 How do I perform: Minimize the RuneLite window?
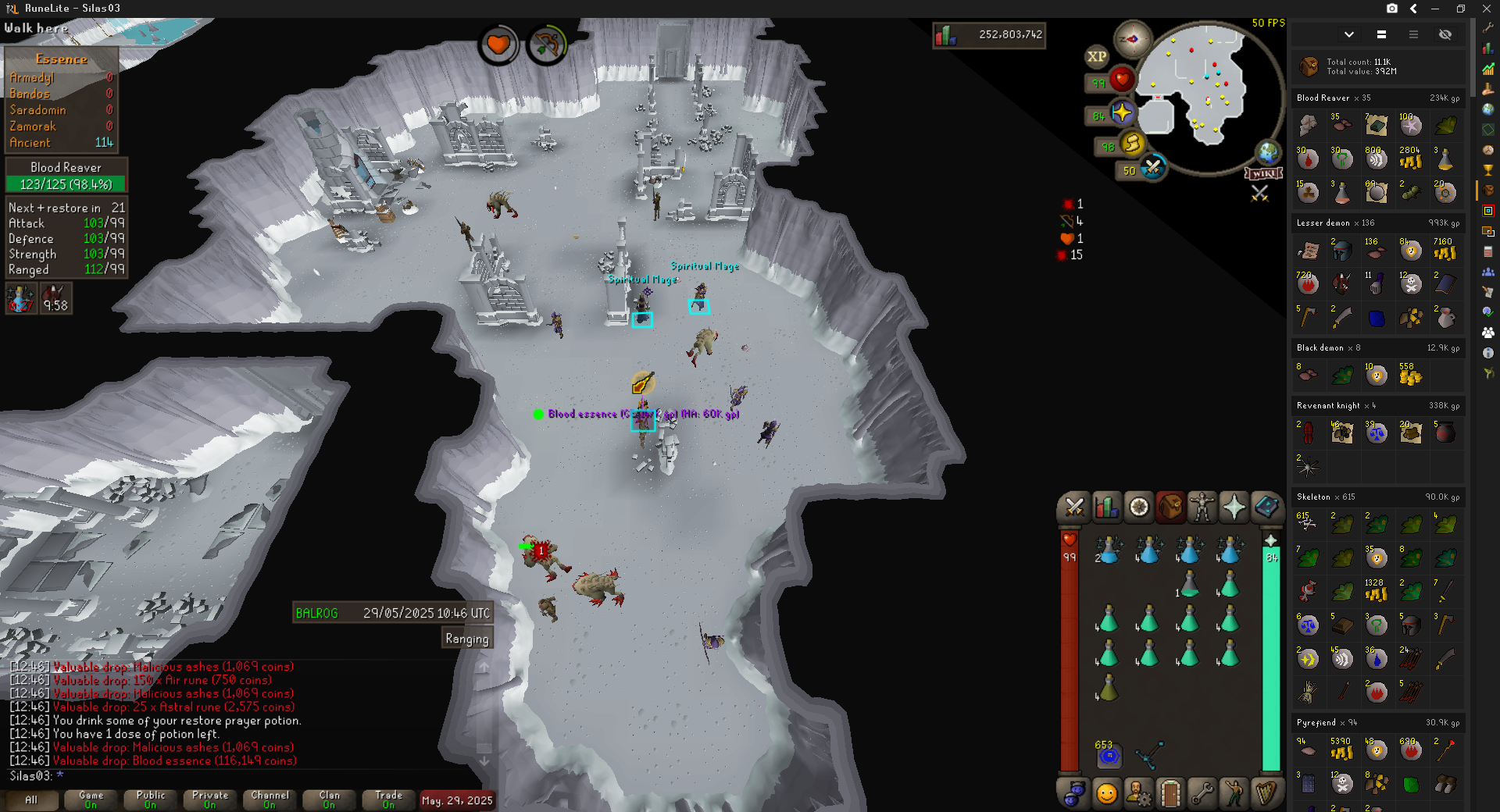pos(1435,9)
